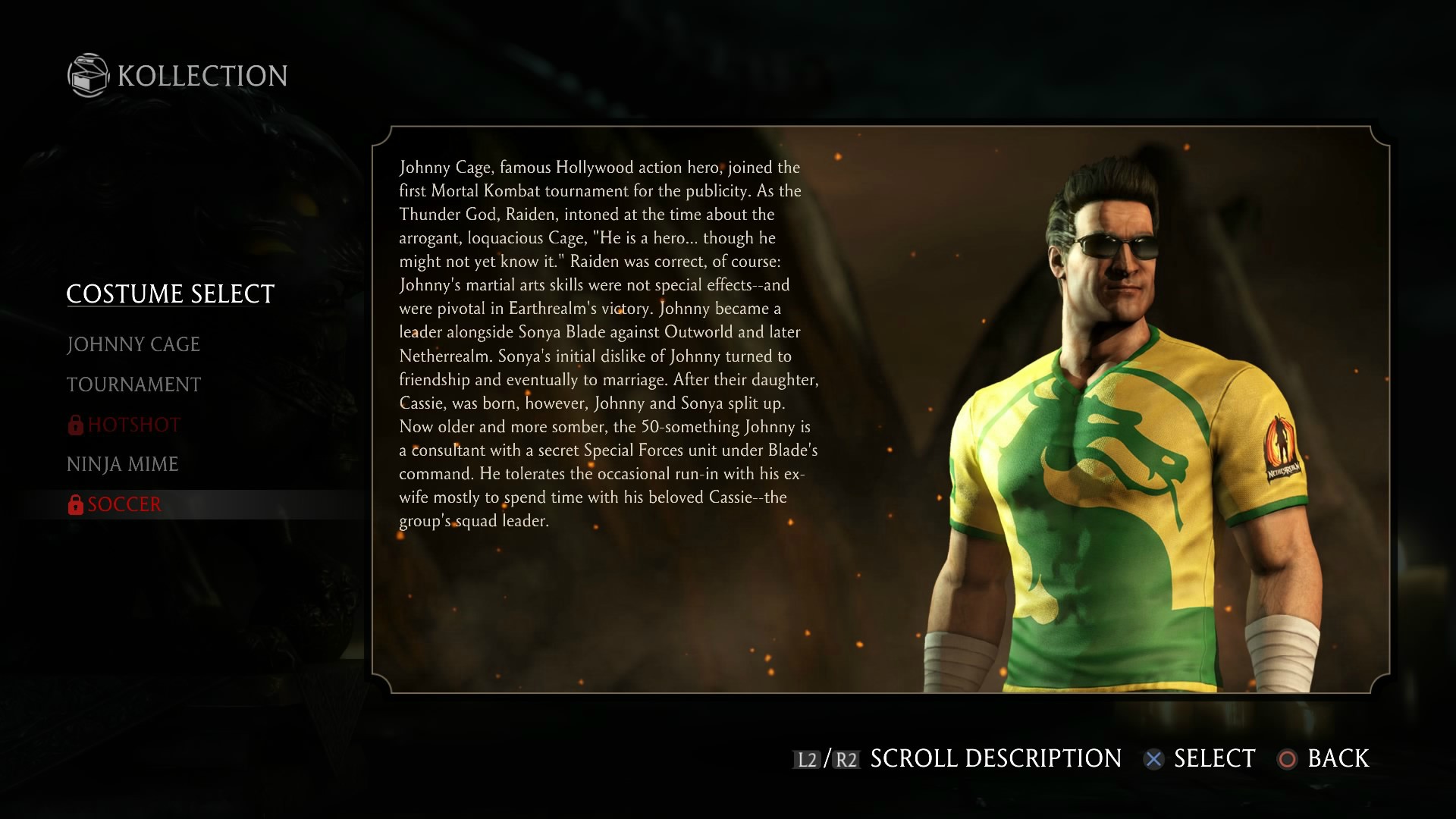Switch to the NINJA MIME costume entry
The width and height of the screenshot is (1456, 819).
(x=123, y=464)
